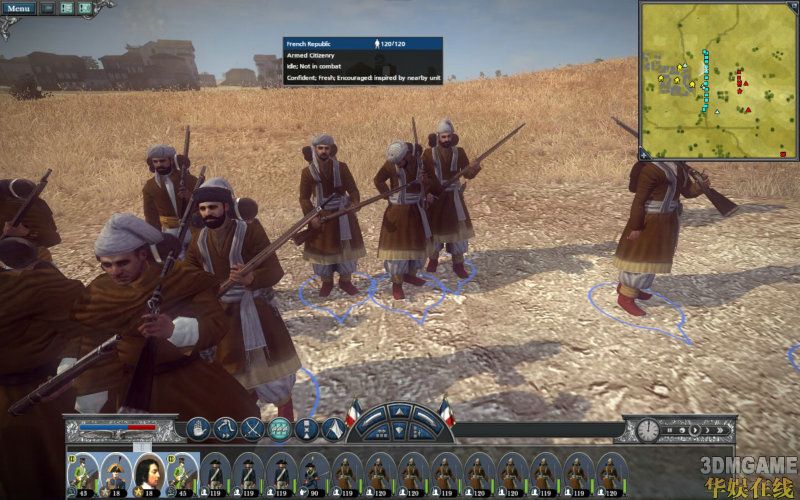The height and width of the screenshot is (500, 800).
Task: Select the first green infantry unit card
Action: [84, 472]
